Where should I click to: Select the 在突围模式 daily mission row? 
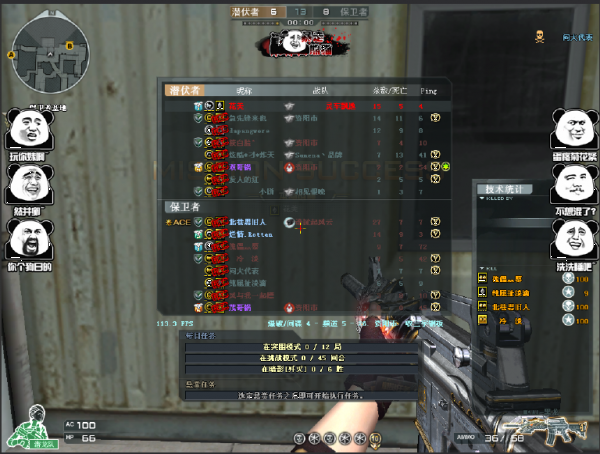click(300, 347)
